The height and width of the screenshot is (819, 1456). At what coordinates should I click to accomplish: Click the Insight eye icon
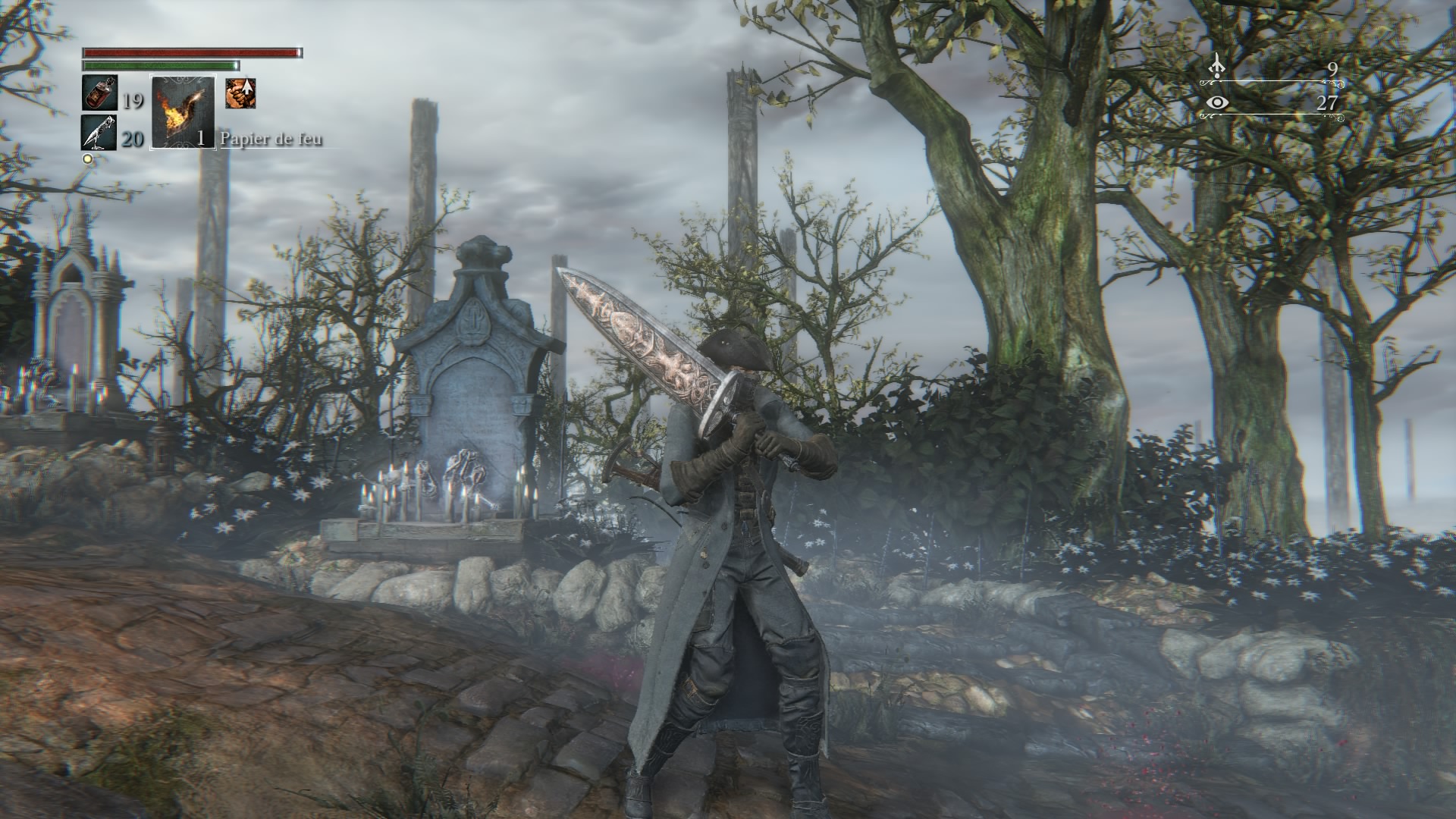(1218, 102)
